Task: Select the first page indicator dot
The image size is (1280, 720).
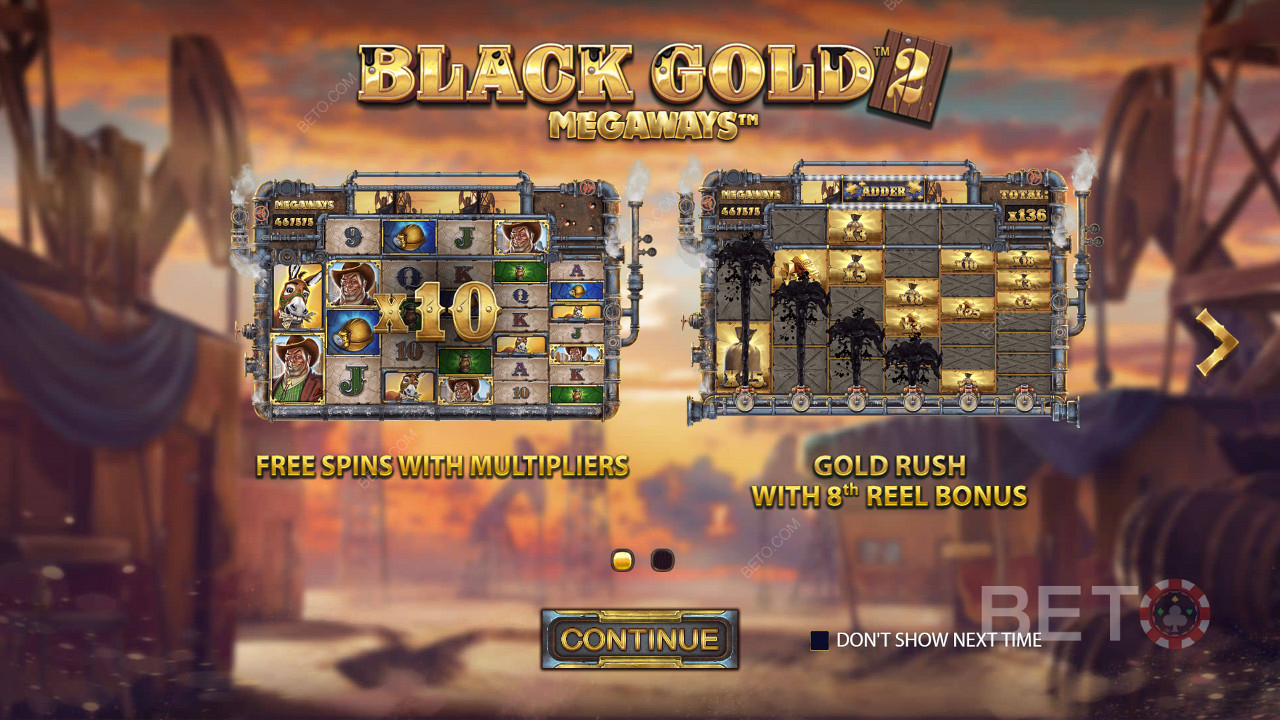Action: pos(622,560)
